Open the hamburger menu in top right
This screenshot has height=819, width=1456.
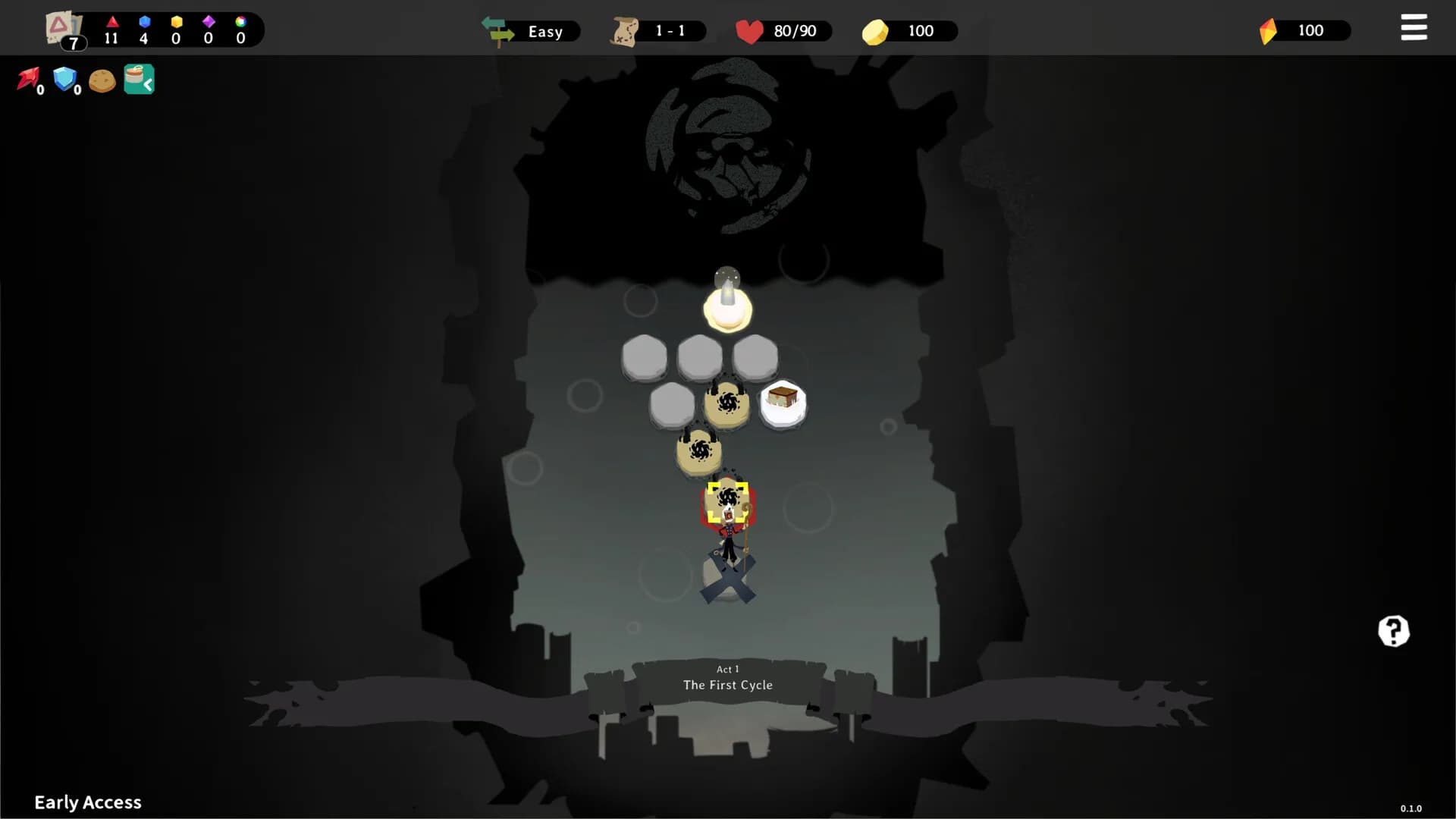pyautogui.click(x=1414, y=27)
